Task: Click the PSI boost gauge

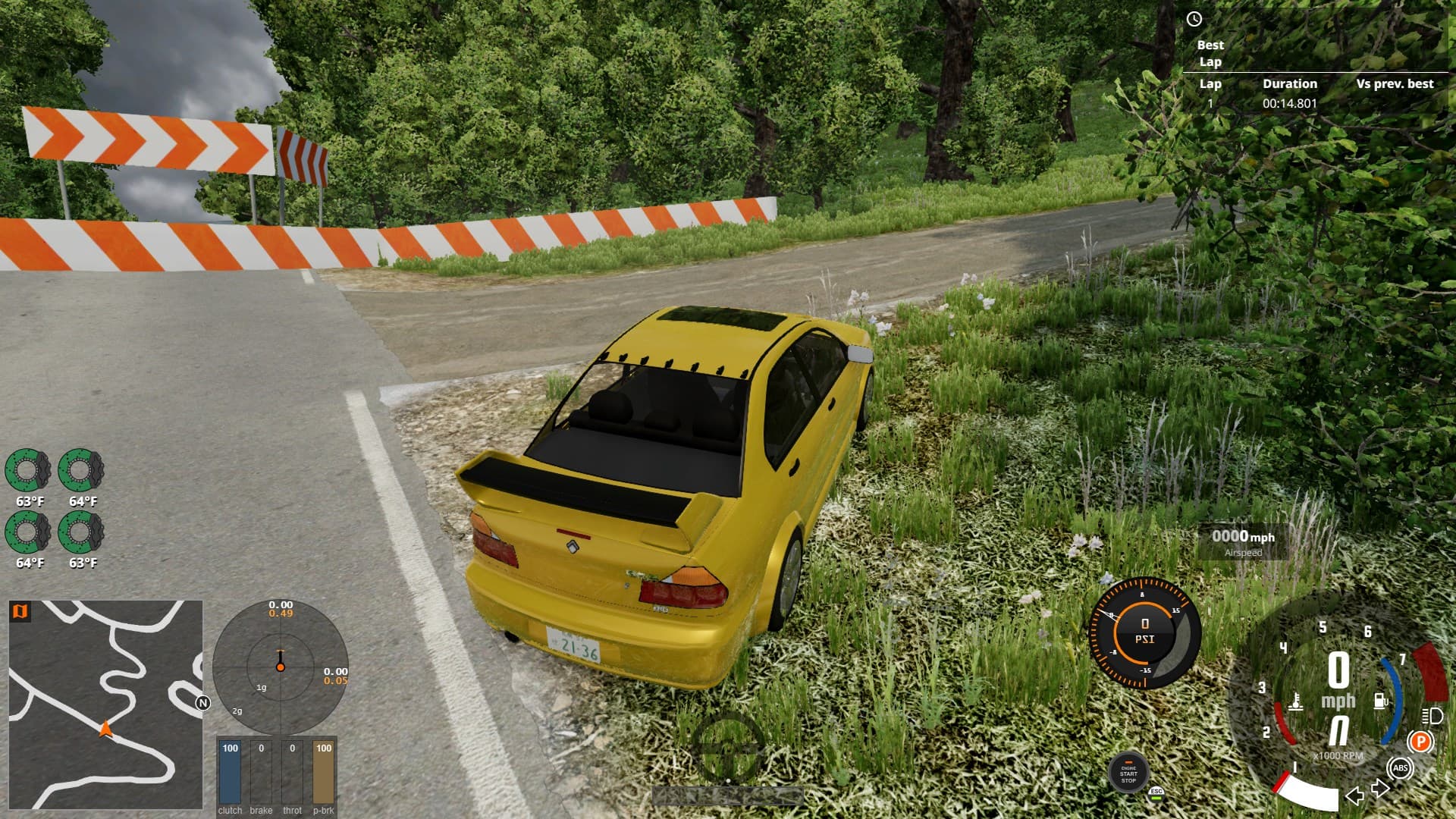Action: point(1144,632)
